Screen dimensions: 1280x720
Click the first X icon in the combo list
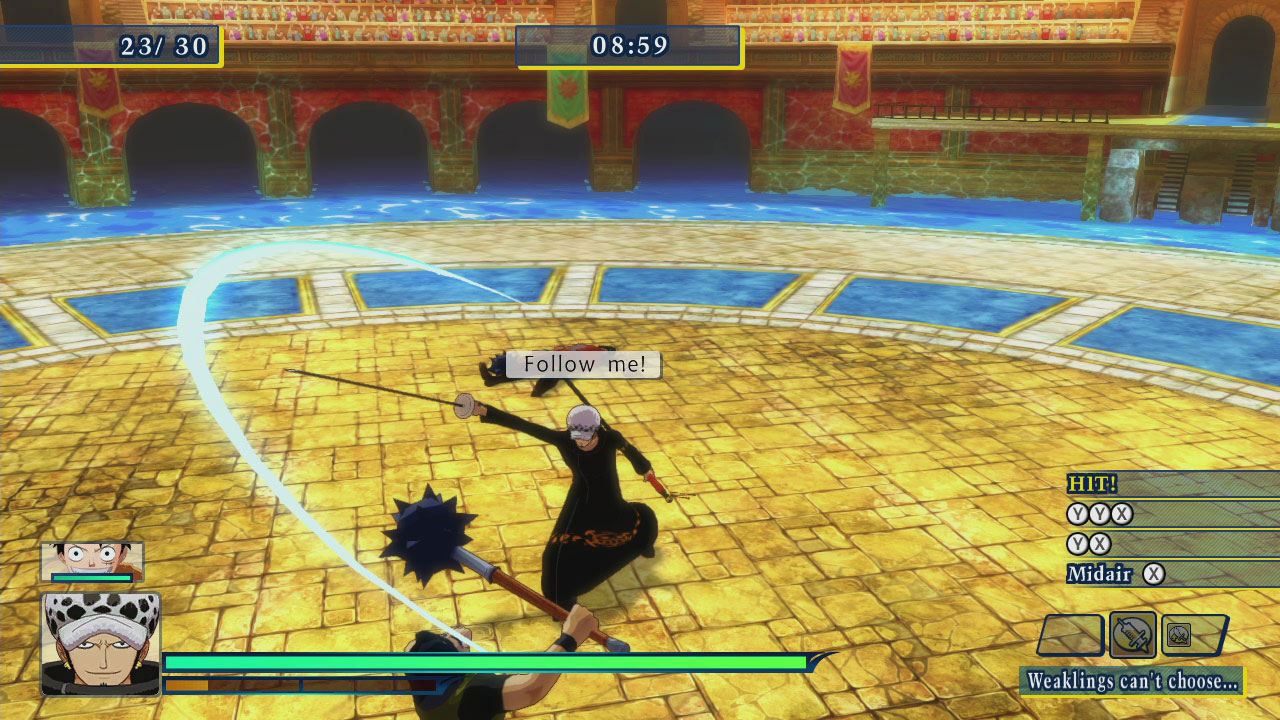pos(1121,514)
